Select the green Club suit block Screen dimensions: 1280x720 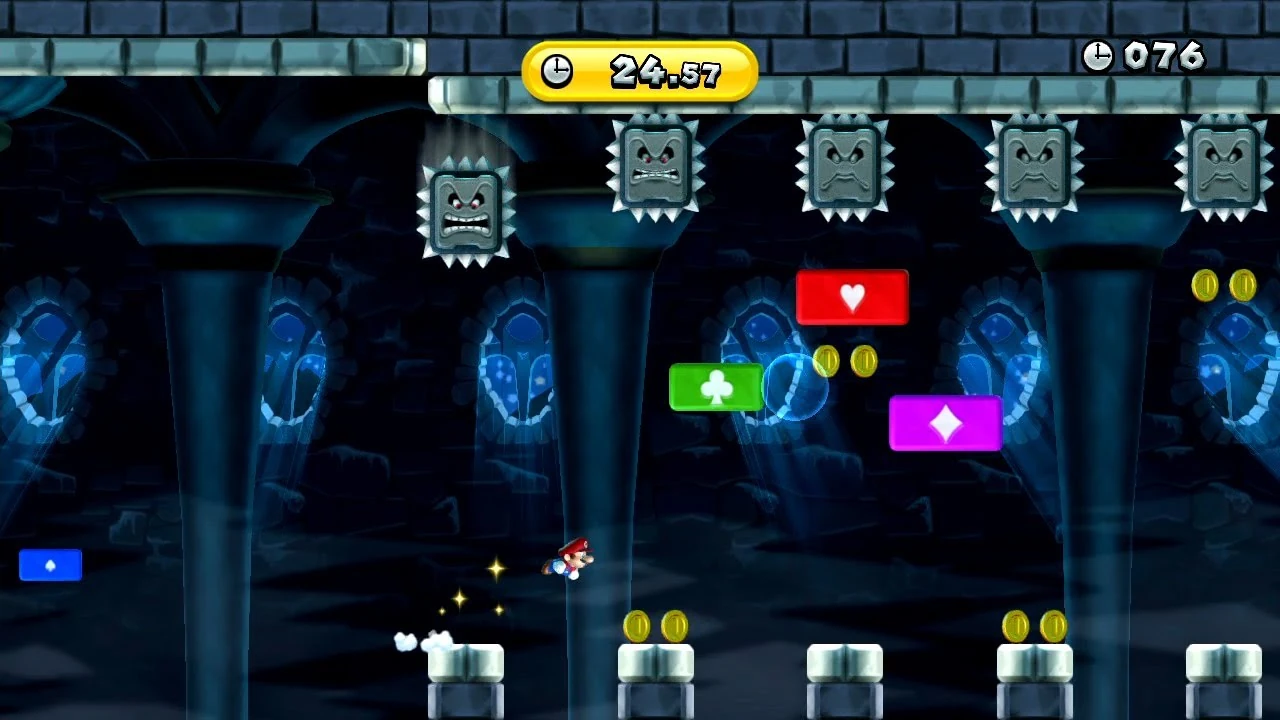pyautogui.click(x=714, y=387)
